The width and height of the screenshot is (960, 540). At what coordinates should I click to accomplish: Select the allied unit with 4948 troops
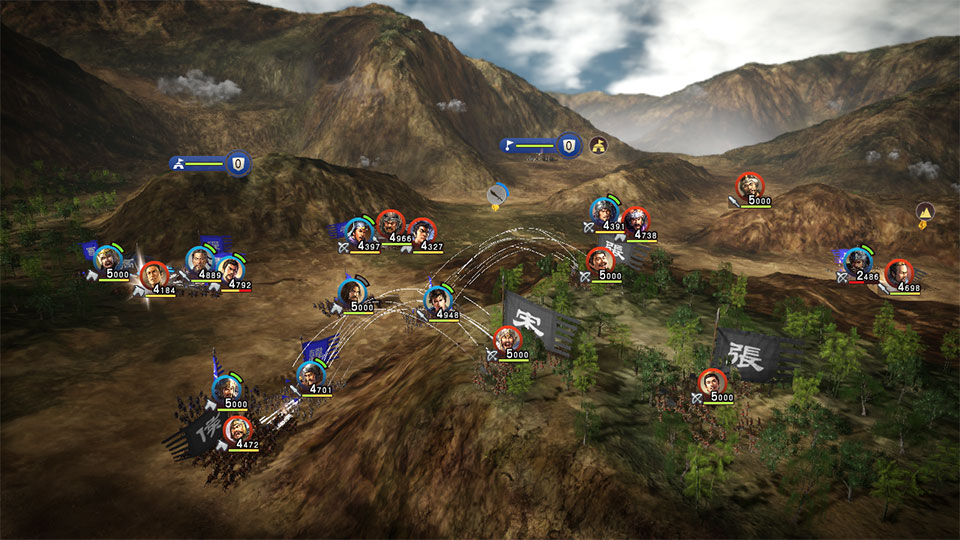(x=437, y=299)
